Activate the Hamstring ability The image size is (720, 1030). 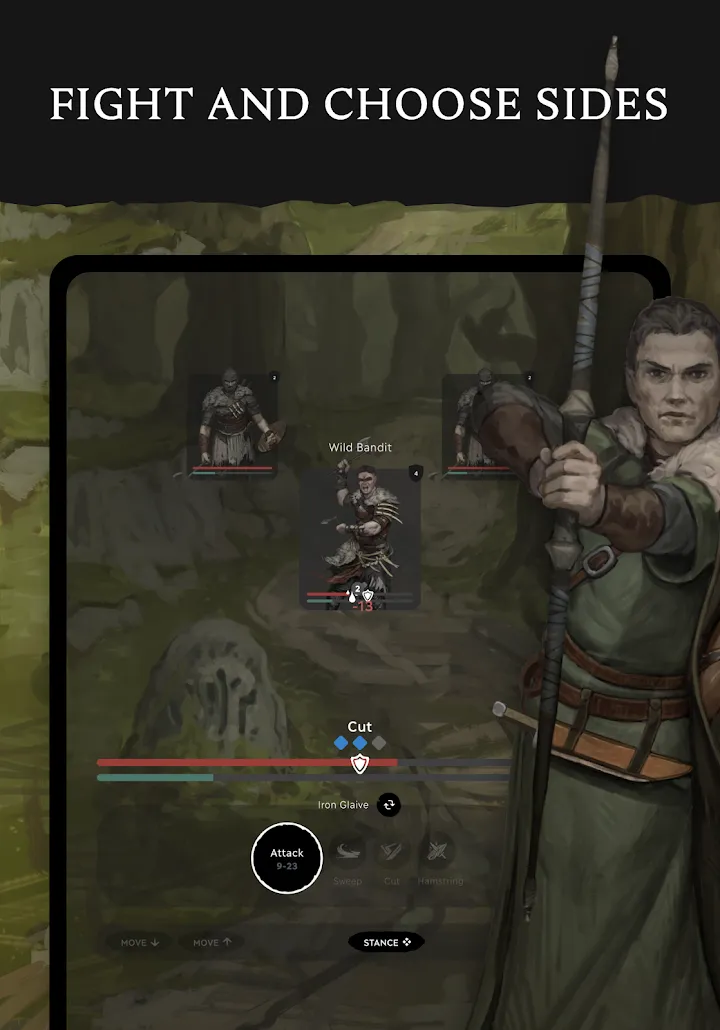[436, 852]
